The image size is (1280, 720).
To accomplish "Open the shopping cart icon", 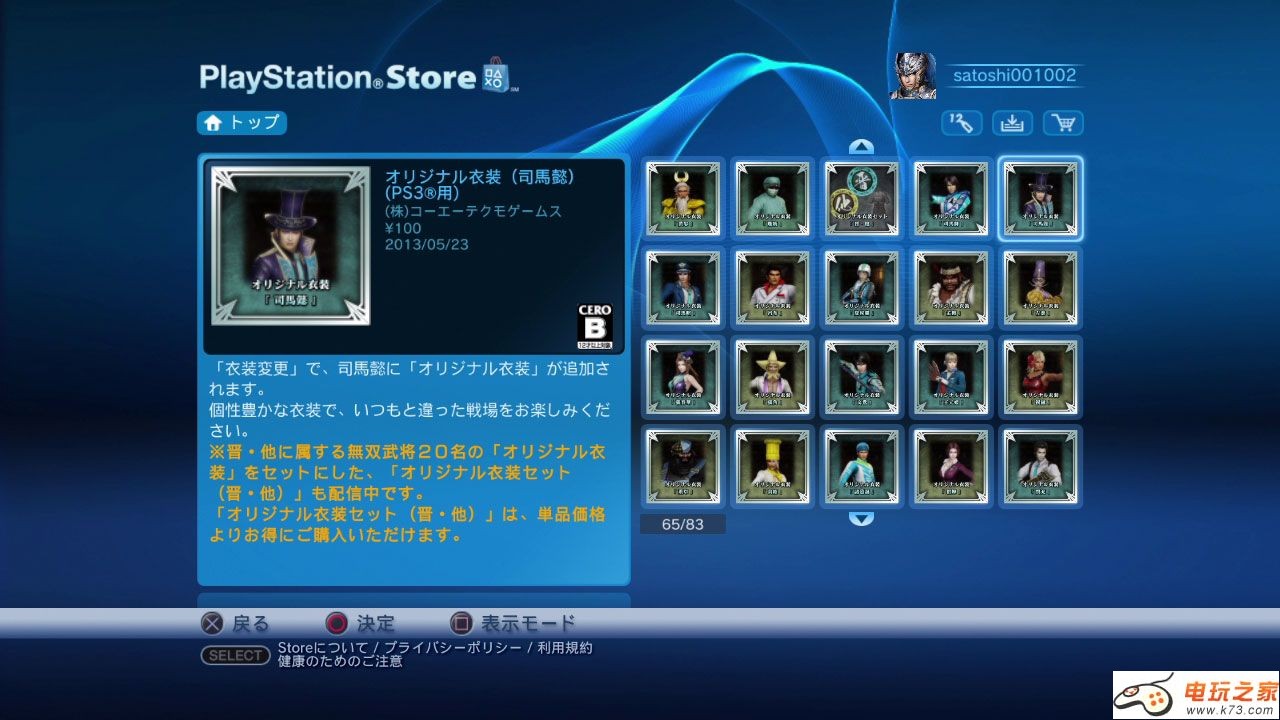I will 1063,123.
